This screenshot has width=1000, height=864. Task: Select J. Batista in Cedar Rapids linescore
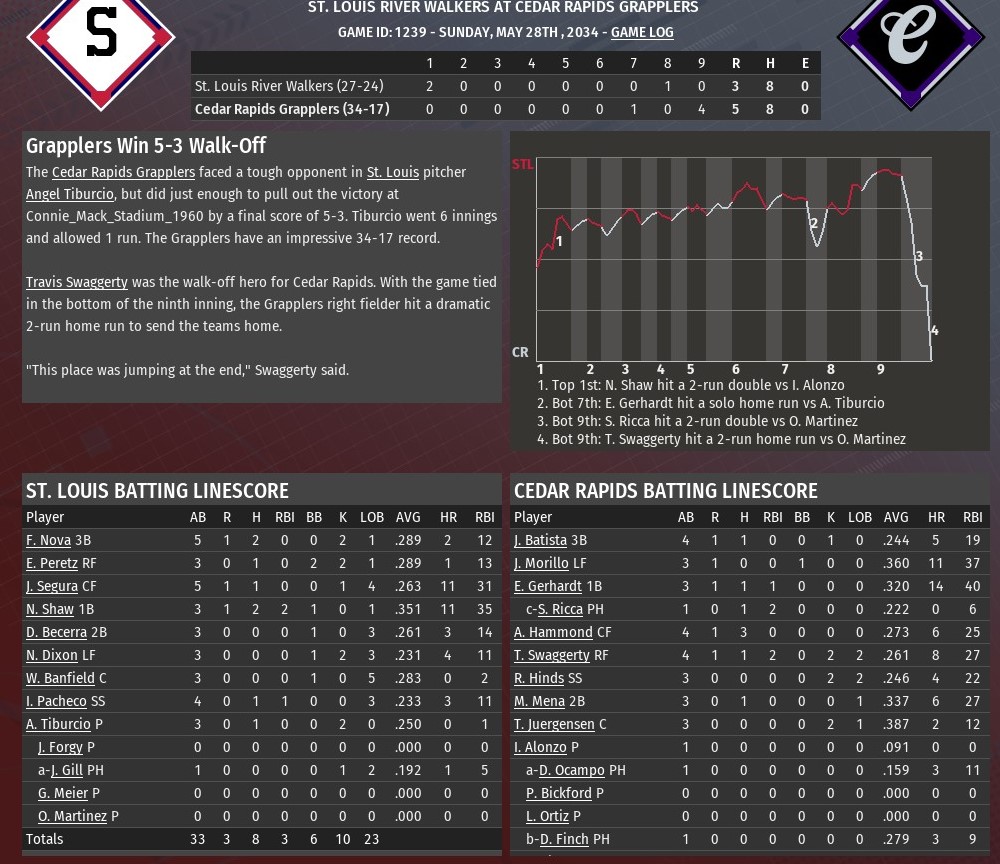(540, 540)
